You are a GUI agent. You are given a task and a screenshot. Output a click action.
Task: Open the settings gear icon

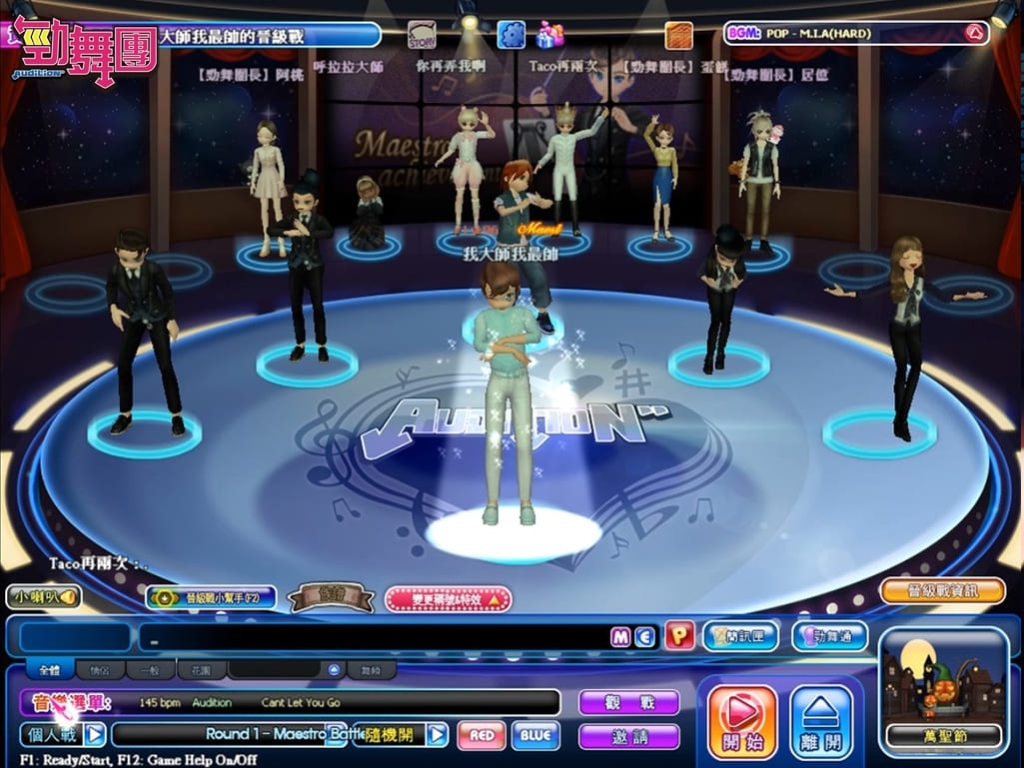click(511, 35)
